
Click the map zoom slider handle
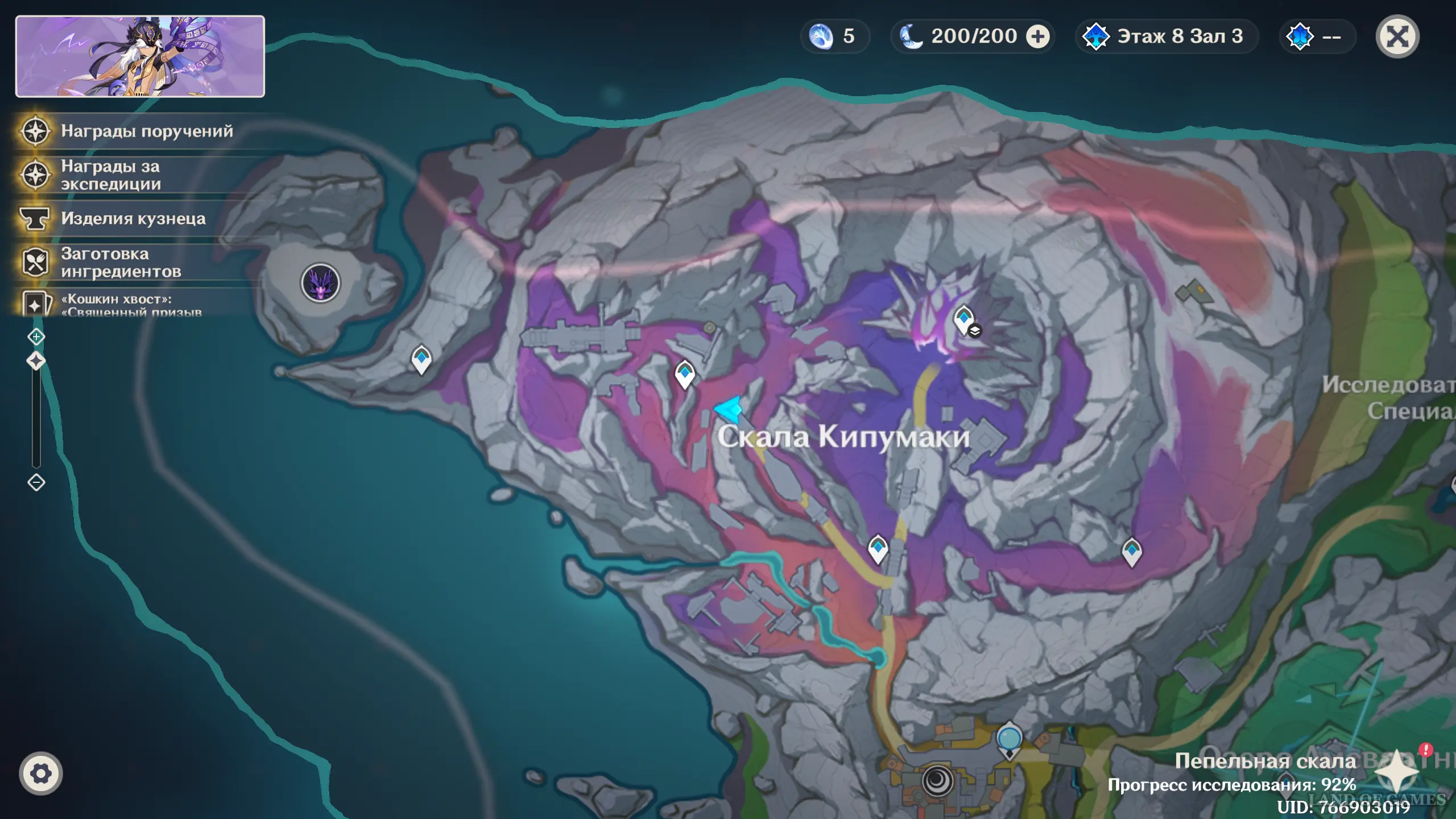point(36,361)
